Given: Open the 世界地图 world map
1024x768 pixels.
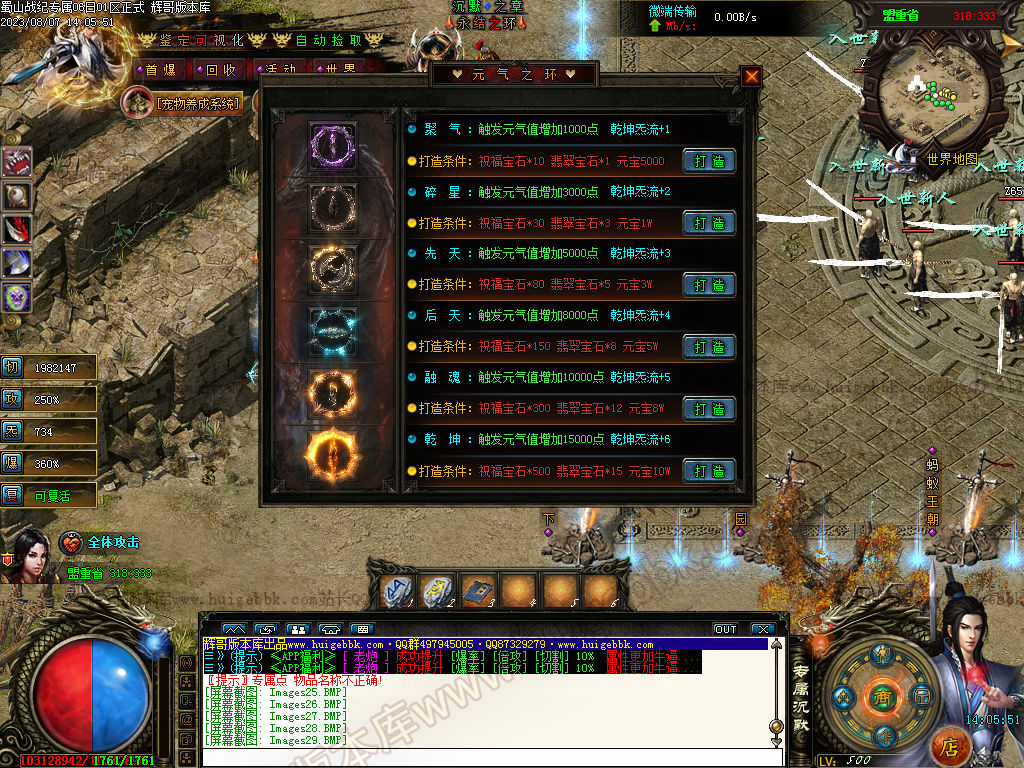Looking at the screenshot, I should pyautogui.click(x=951, y=158).
